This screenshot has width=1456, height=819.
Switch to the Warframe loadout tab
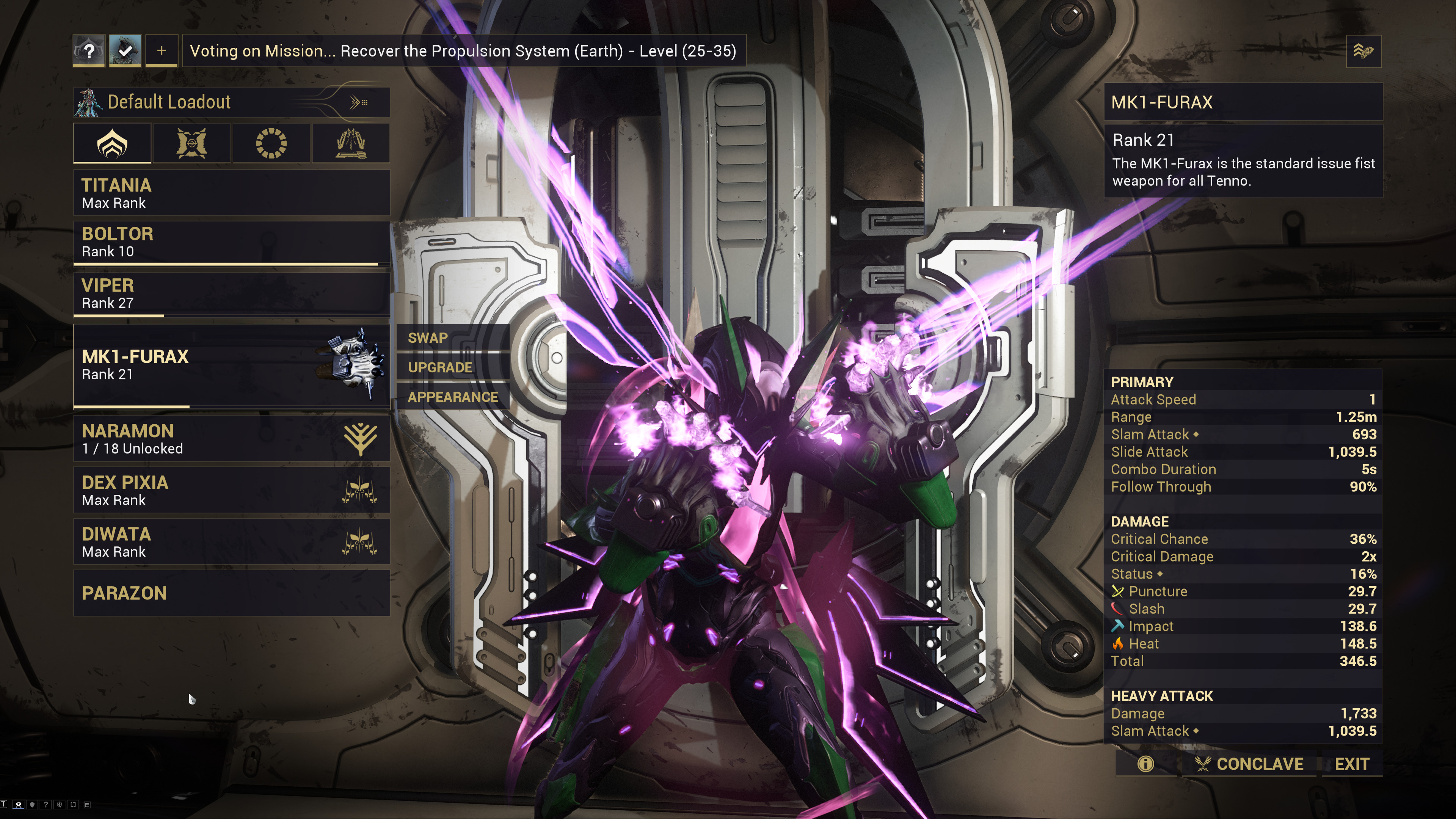tap(113, 144)
